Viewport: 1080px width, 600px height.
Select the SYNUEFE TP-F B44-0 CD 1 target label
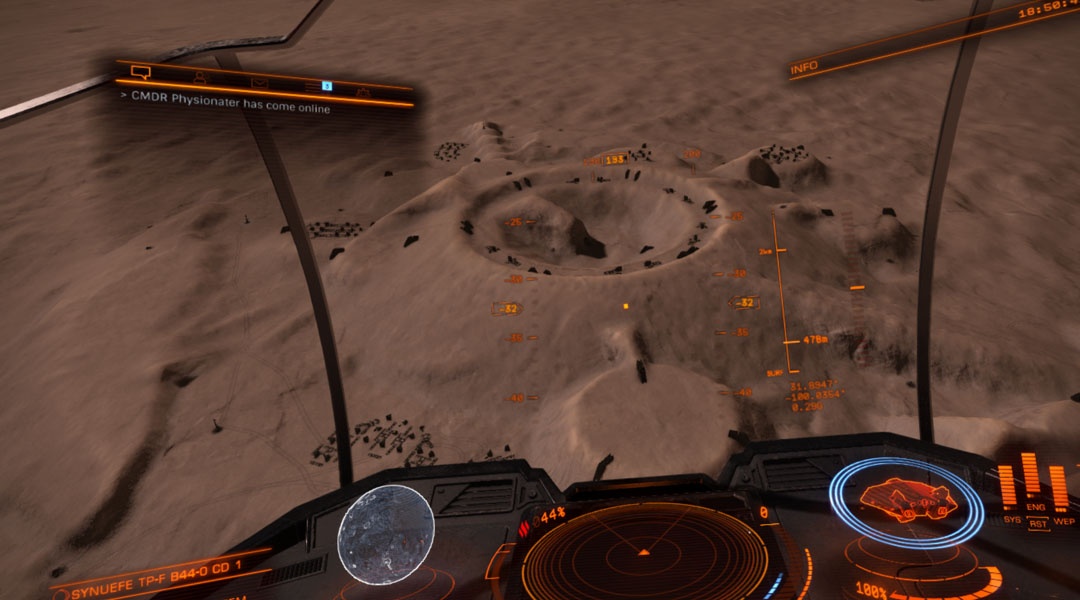[x=150, y=586]
